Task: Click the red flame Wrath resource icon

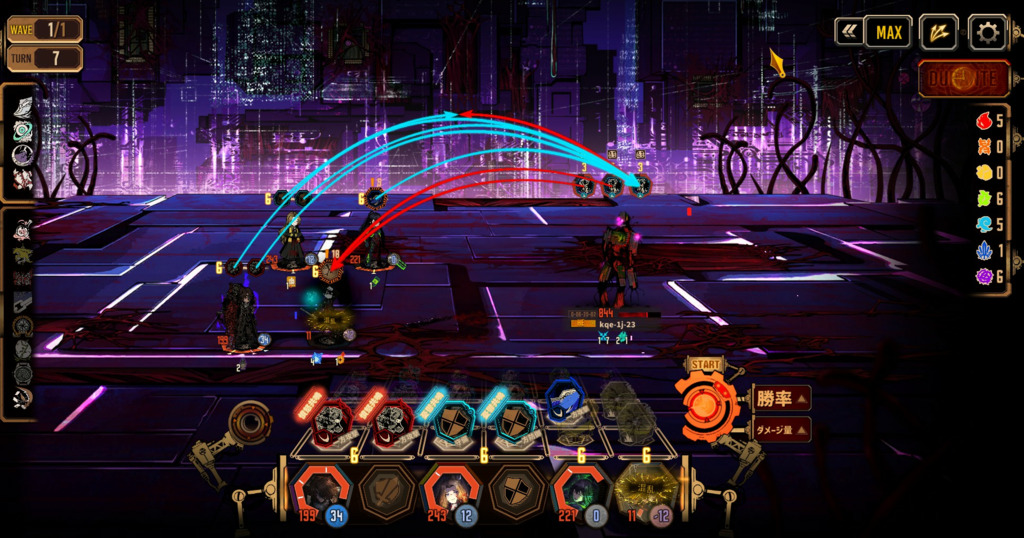Action: (983, 121)
